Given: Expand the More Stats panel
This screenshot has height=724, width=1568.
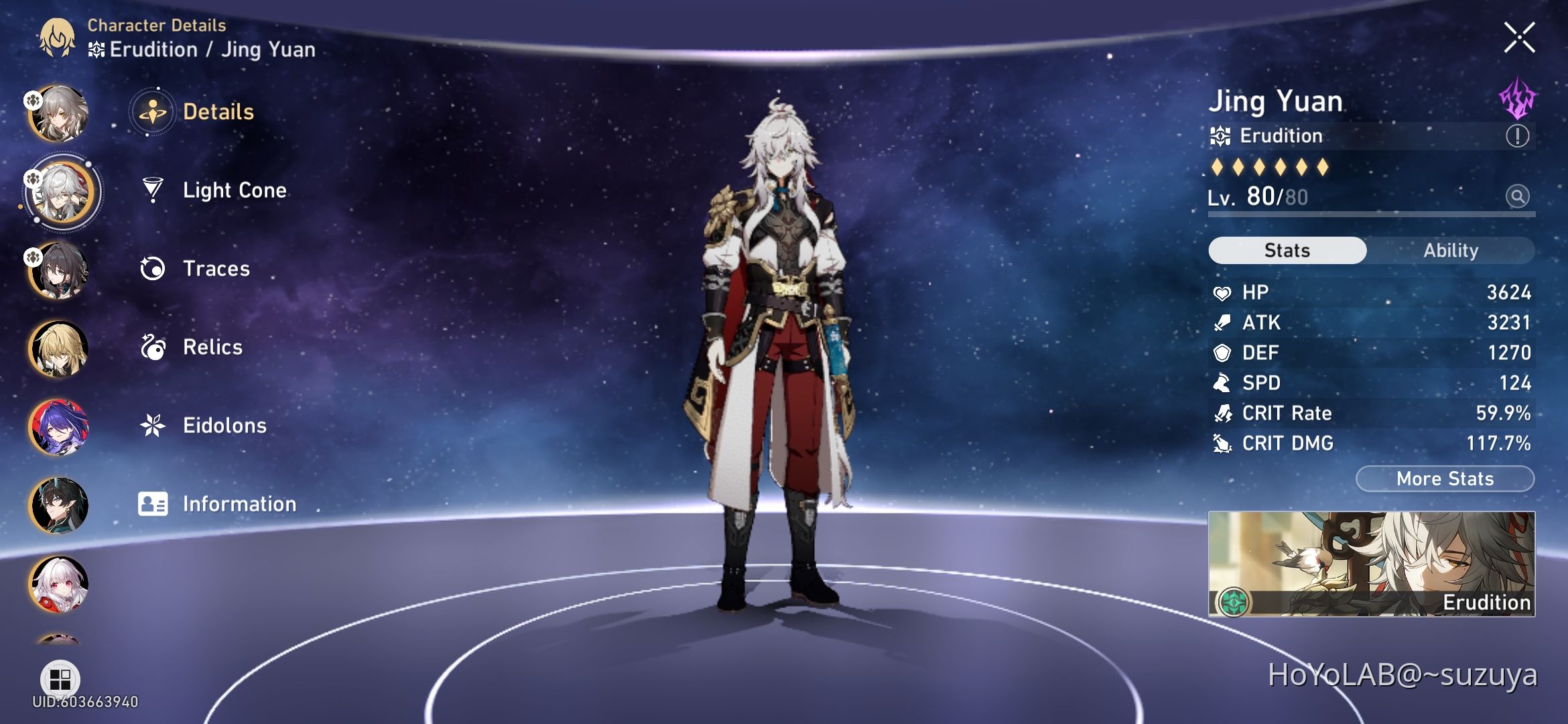Looking at the screenshot, I should point(1444,479).
